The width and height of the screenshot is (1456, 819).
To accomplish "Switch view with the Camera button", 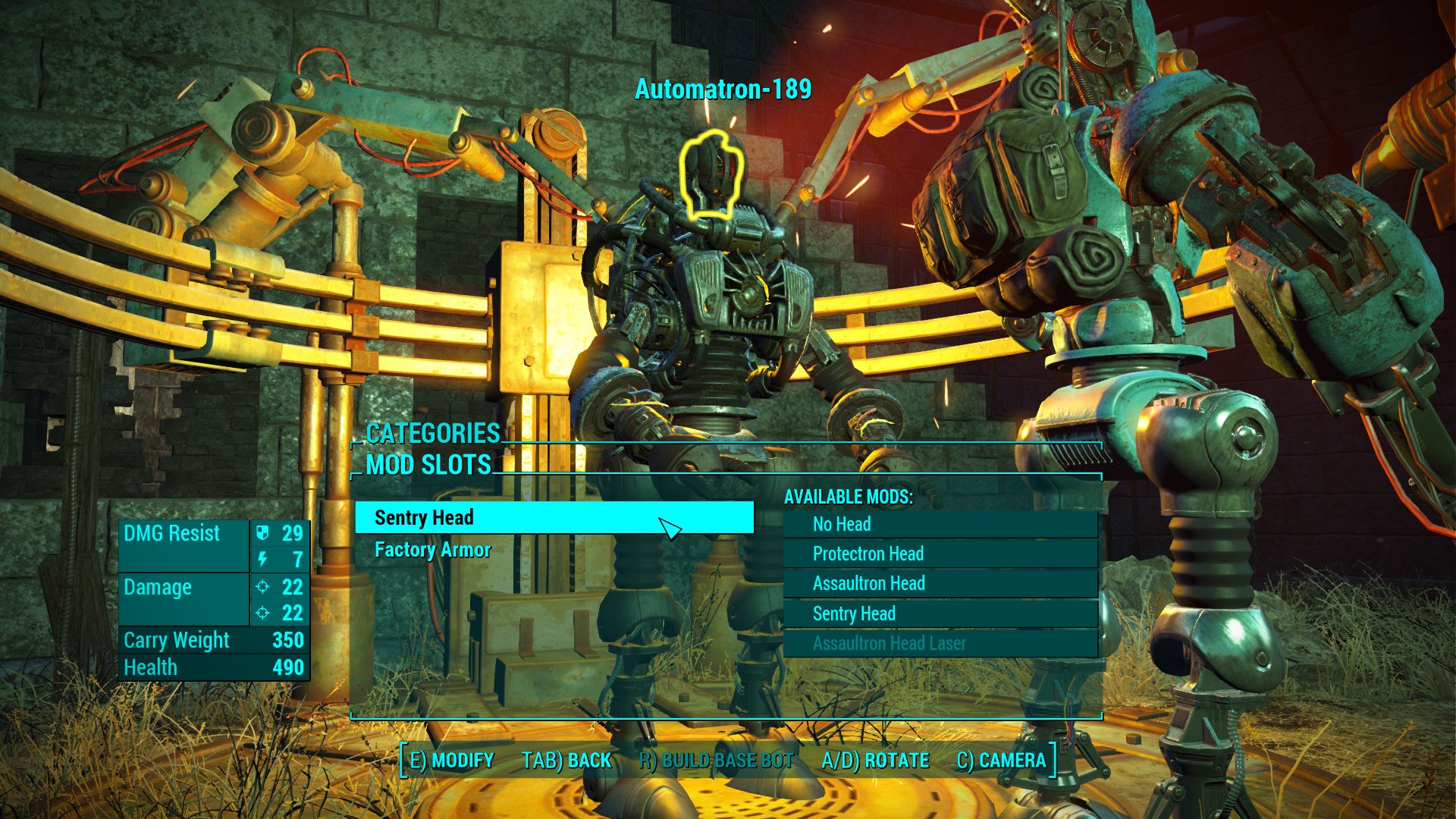I will coord(1001,761).
